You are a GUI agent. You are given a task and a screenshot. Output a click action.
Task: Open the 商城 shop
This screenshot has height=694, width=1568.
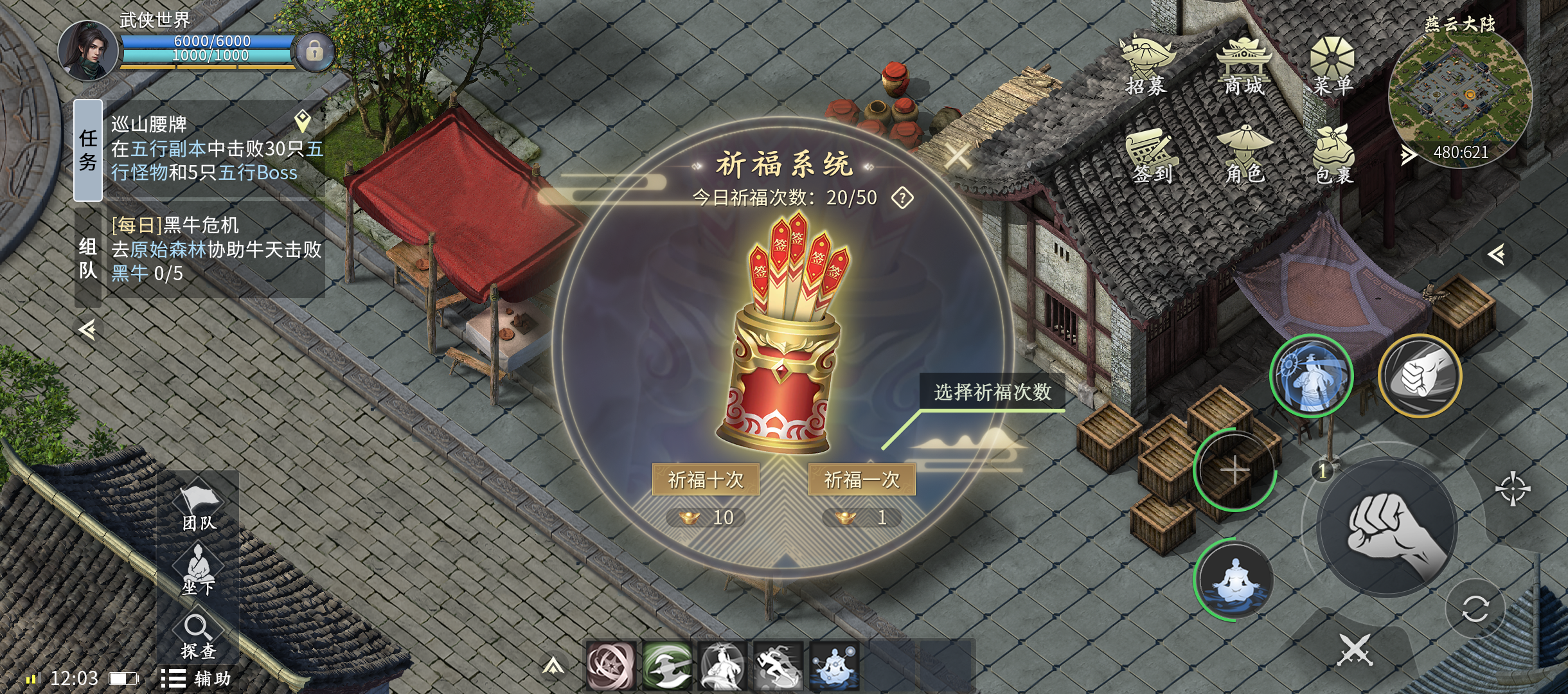[x=1243, y=66]
